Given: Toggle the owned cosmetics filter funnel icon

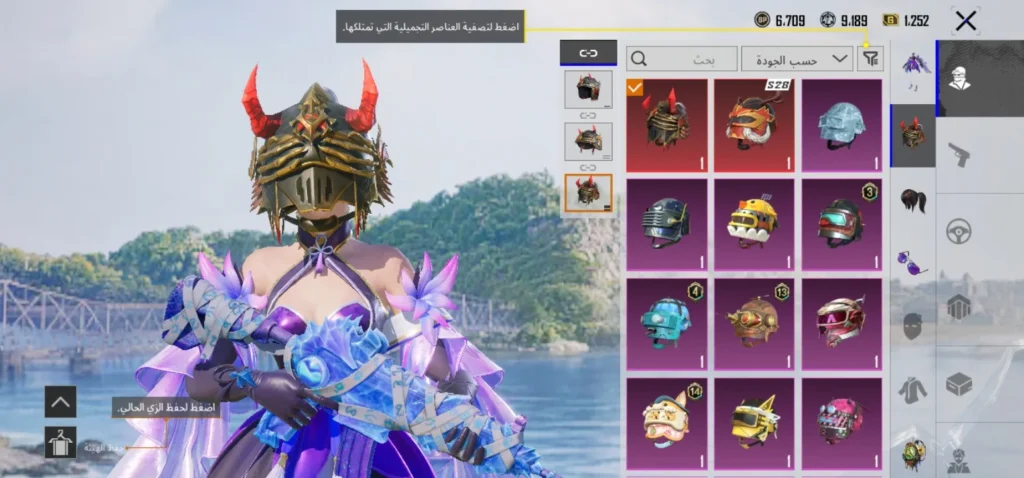Looking at the screenshot, I should click(x=871, y=60).
